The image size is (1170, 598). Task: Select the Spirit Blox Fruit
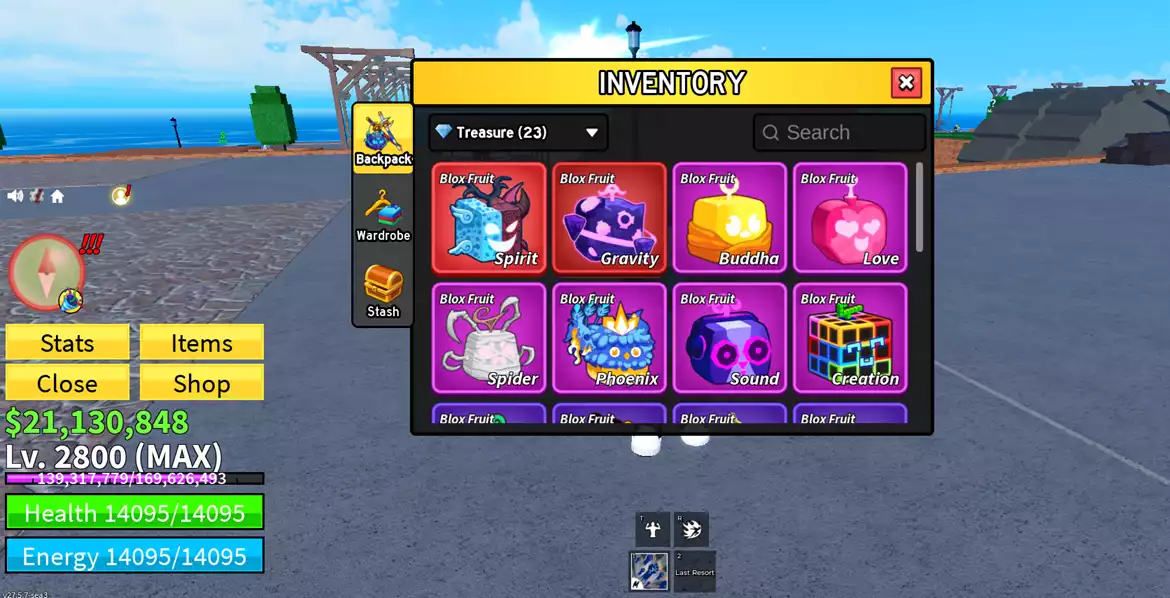[x=489, y=218]
